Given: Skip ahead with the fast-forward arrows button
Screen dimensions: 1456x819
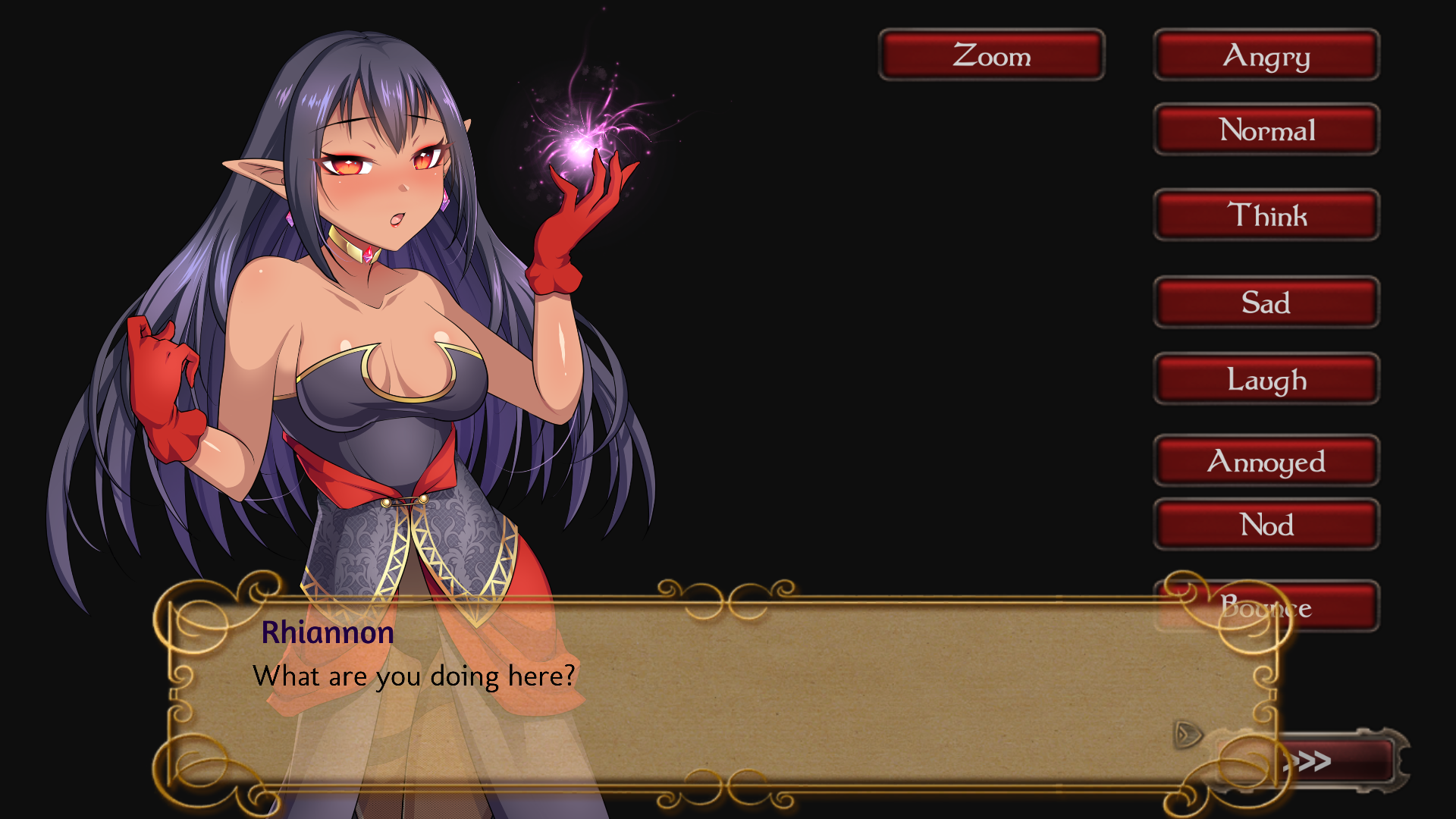Looking at the screenshot, I should 1335,761.
